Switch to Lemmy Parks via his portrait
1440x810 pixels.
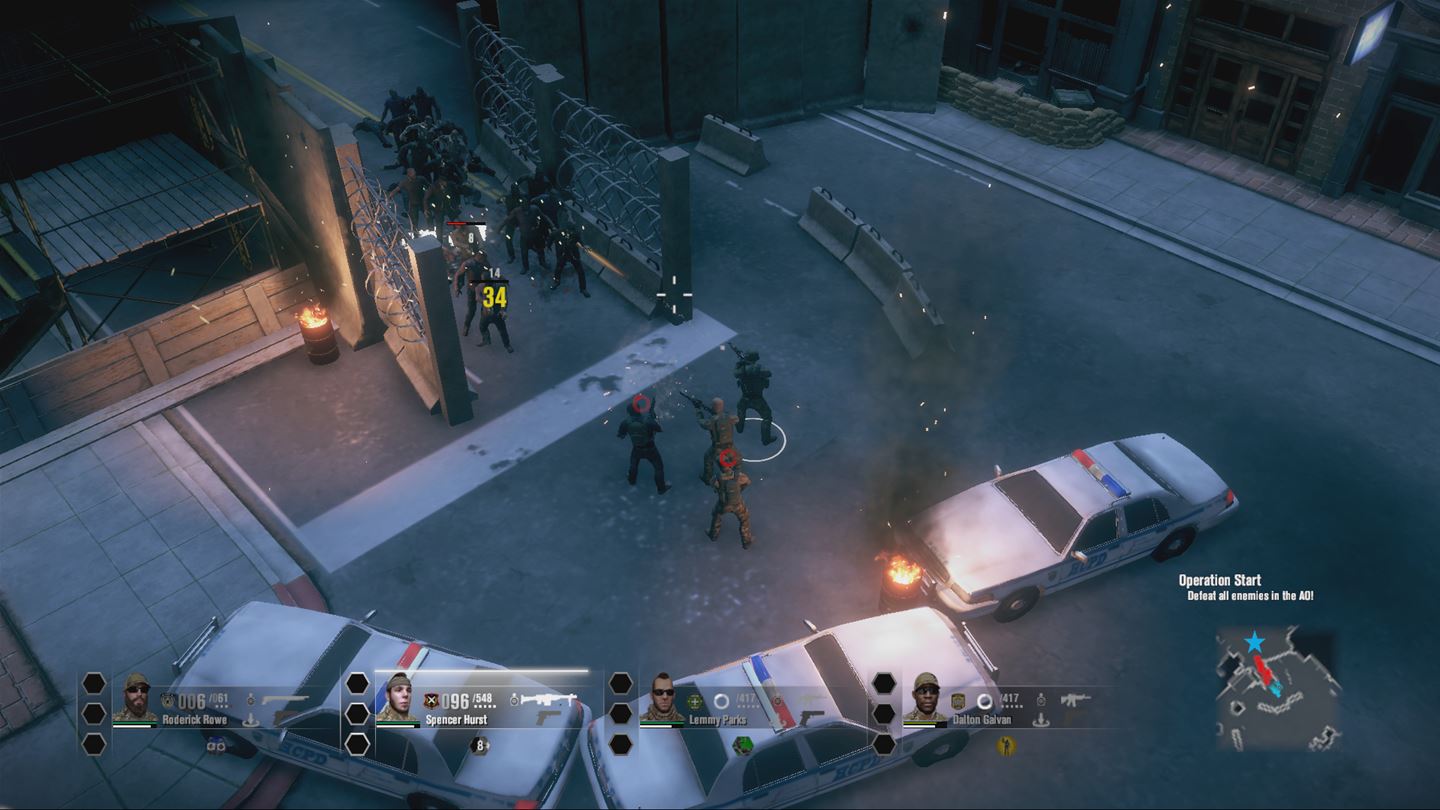[663, 697]
